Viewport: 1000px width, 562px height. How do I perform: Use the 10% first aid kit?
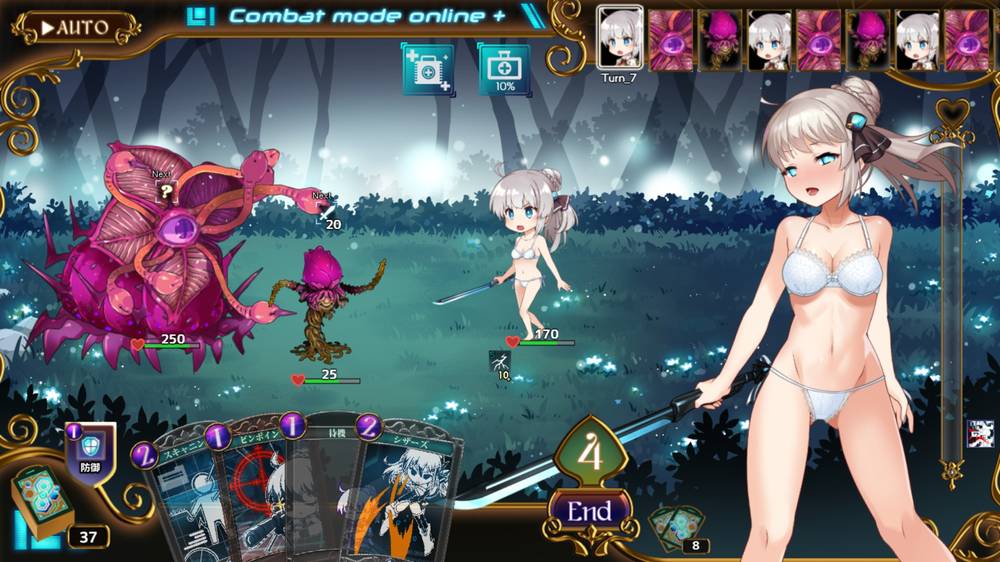pyautogui.click(x=504, y=71)
